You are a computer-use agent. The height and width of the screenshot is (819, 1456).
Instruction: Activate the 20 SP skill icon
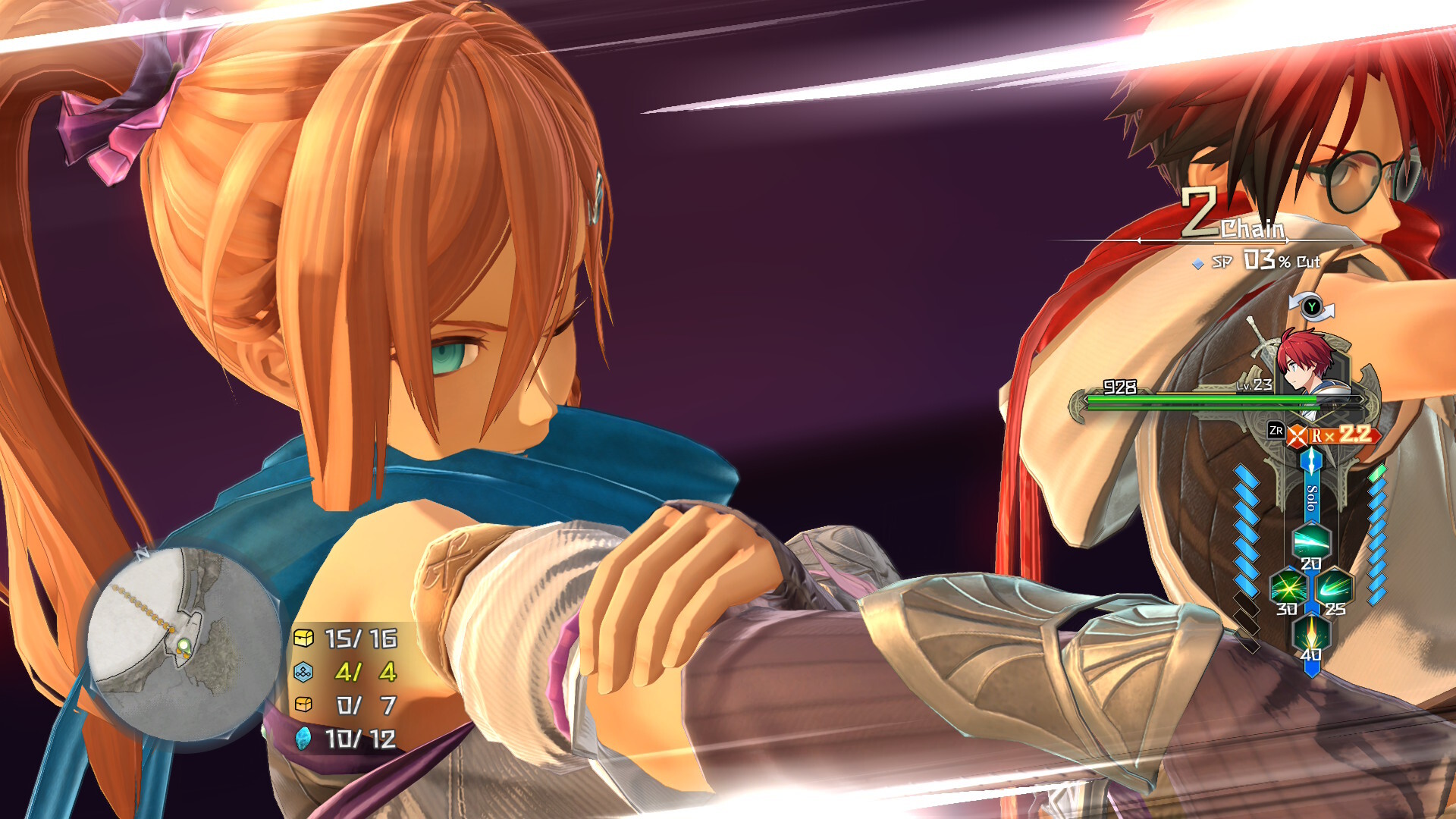1311,541
